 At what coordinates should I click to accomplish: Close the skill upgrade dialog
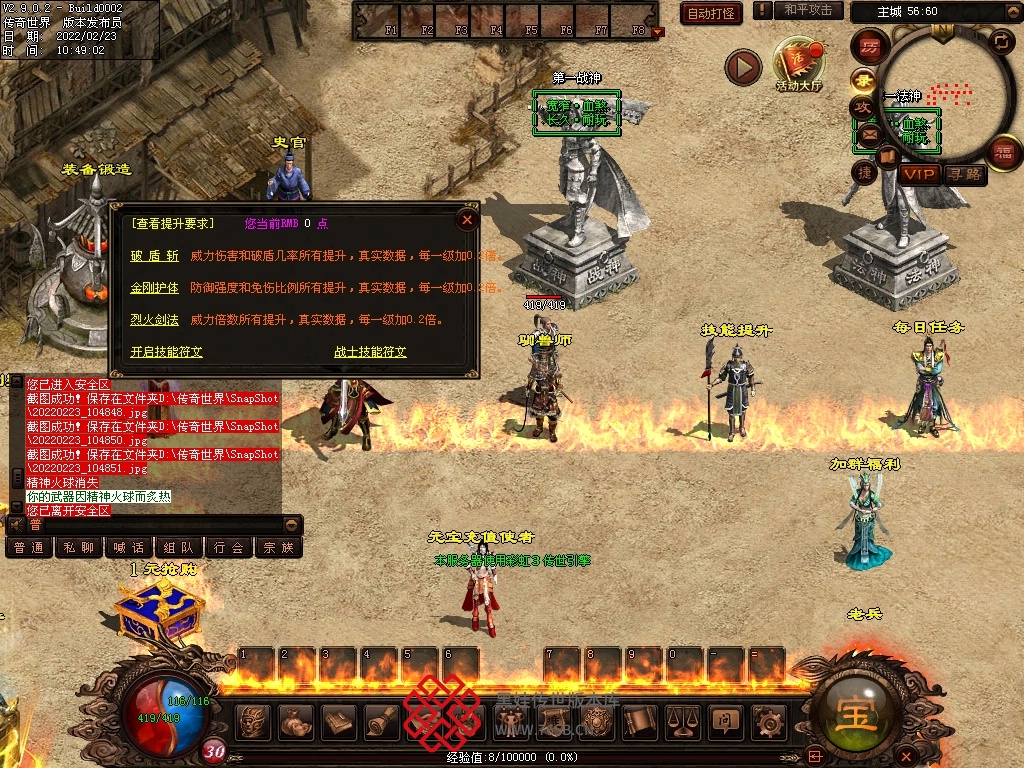click(x=466, y=219)
